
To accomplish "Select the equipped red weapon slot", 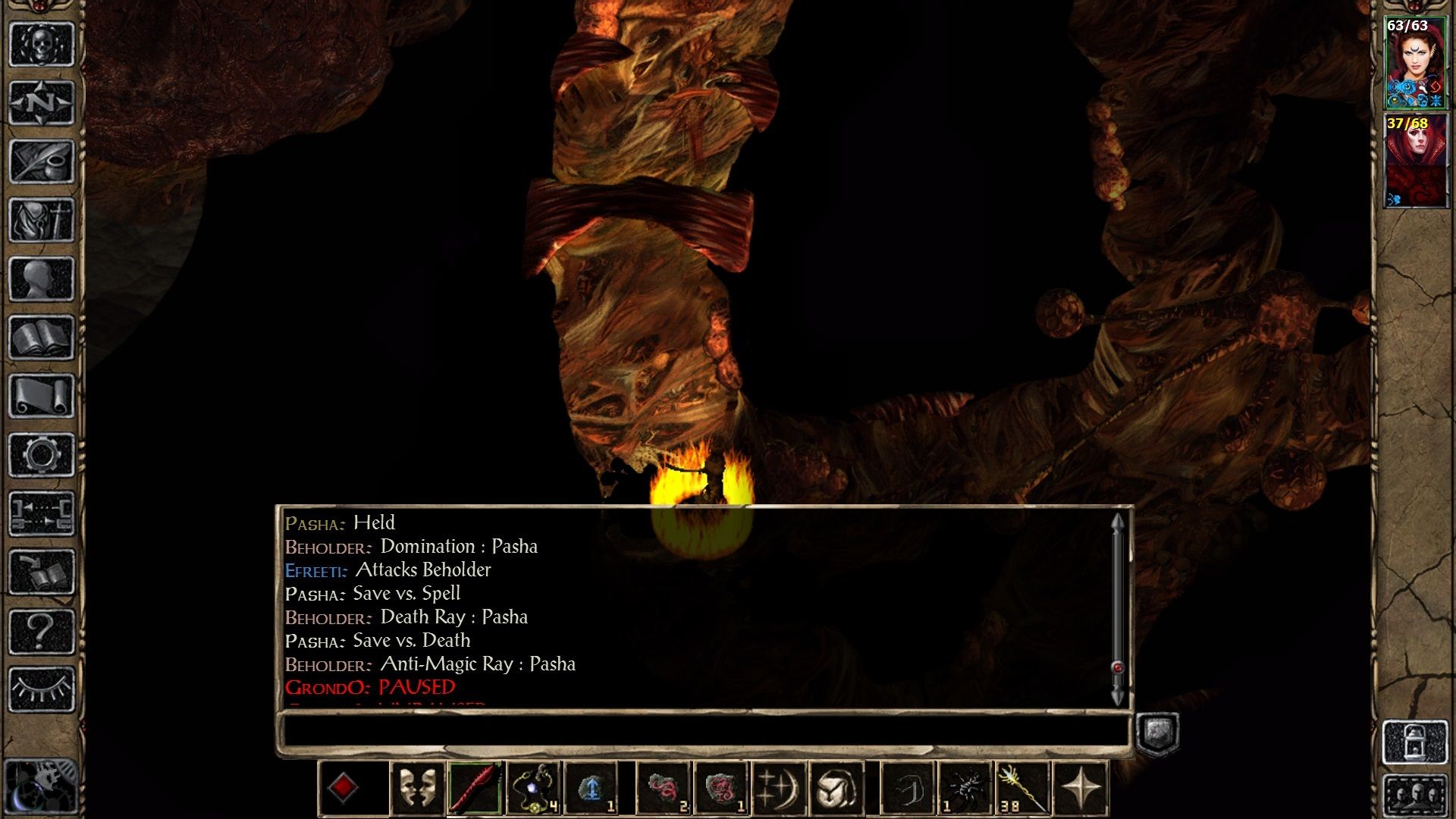I will [472, 789].
